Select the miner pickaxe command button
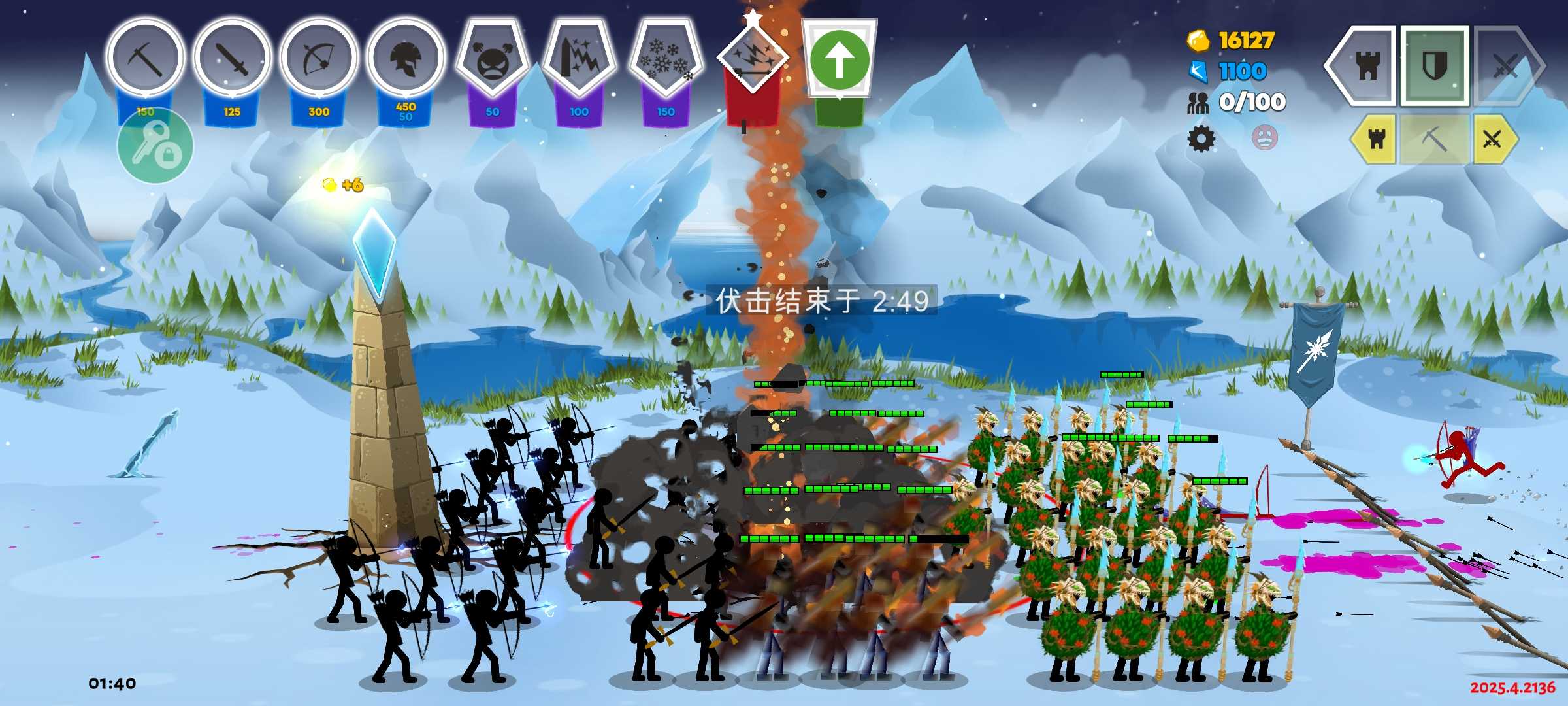 (x=1434, y=139)
